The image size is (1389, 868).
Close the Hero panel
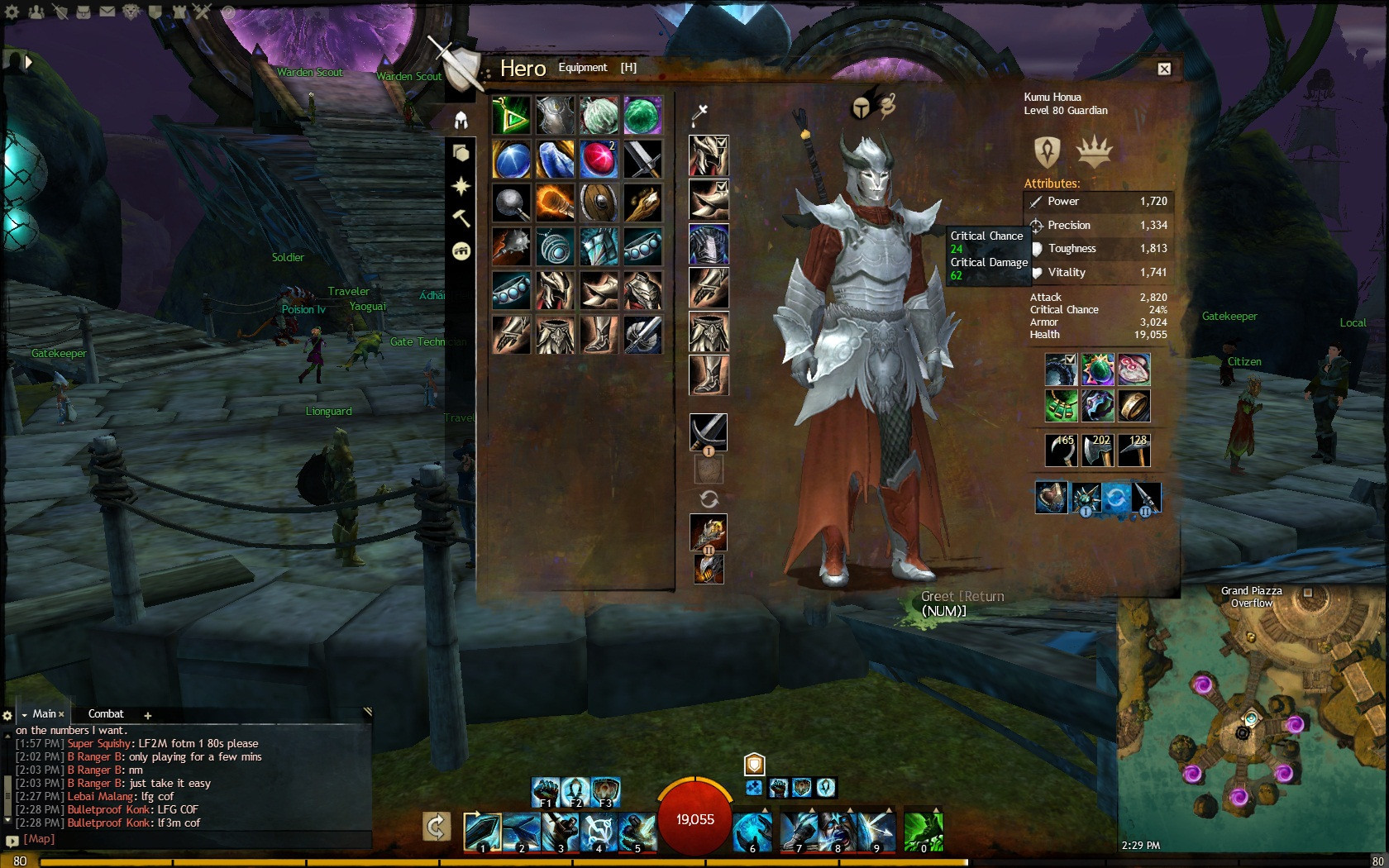tap(1164, 69)
